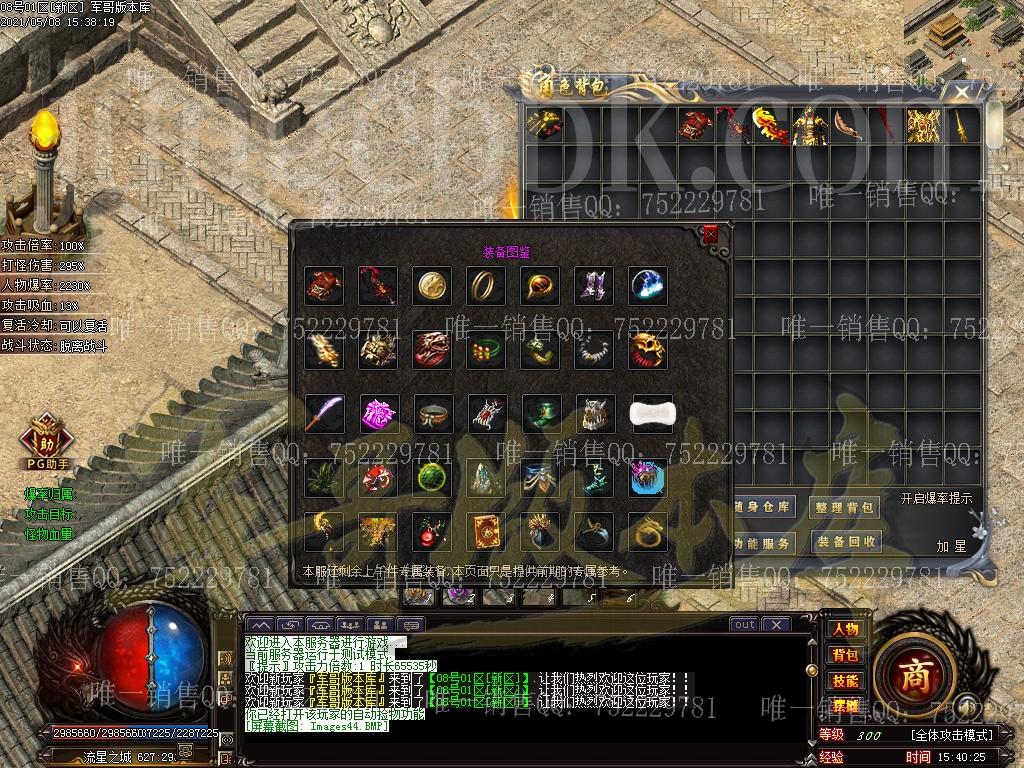Select the plain gold ring in codex
This screenshot has height=768, width=1024.
pyautogui.click(x=486, y=286)
